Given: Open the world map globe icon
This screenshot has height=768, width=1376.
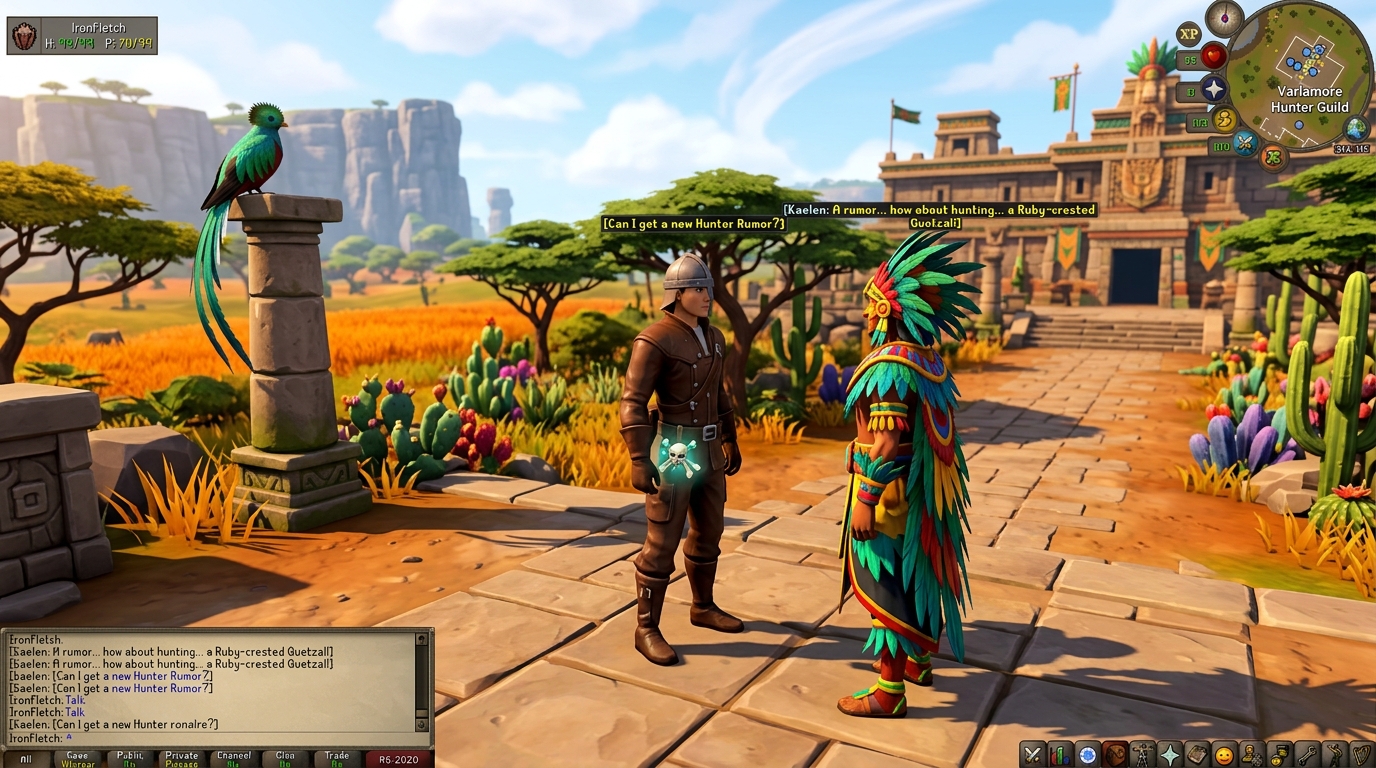Looking at the screenshot, I should pos(1356,128).
